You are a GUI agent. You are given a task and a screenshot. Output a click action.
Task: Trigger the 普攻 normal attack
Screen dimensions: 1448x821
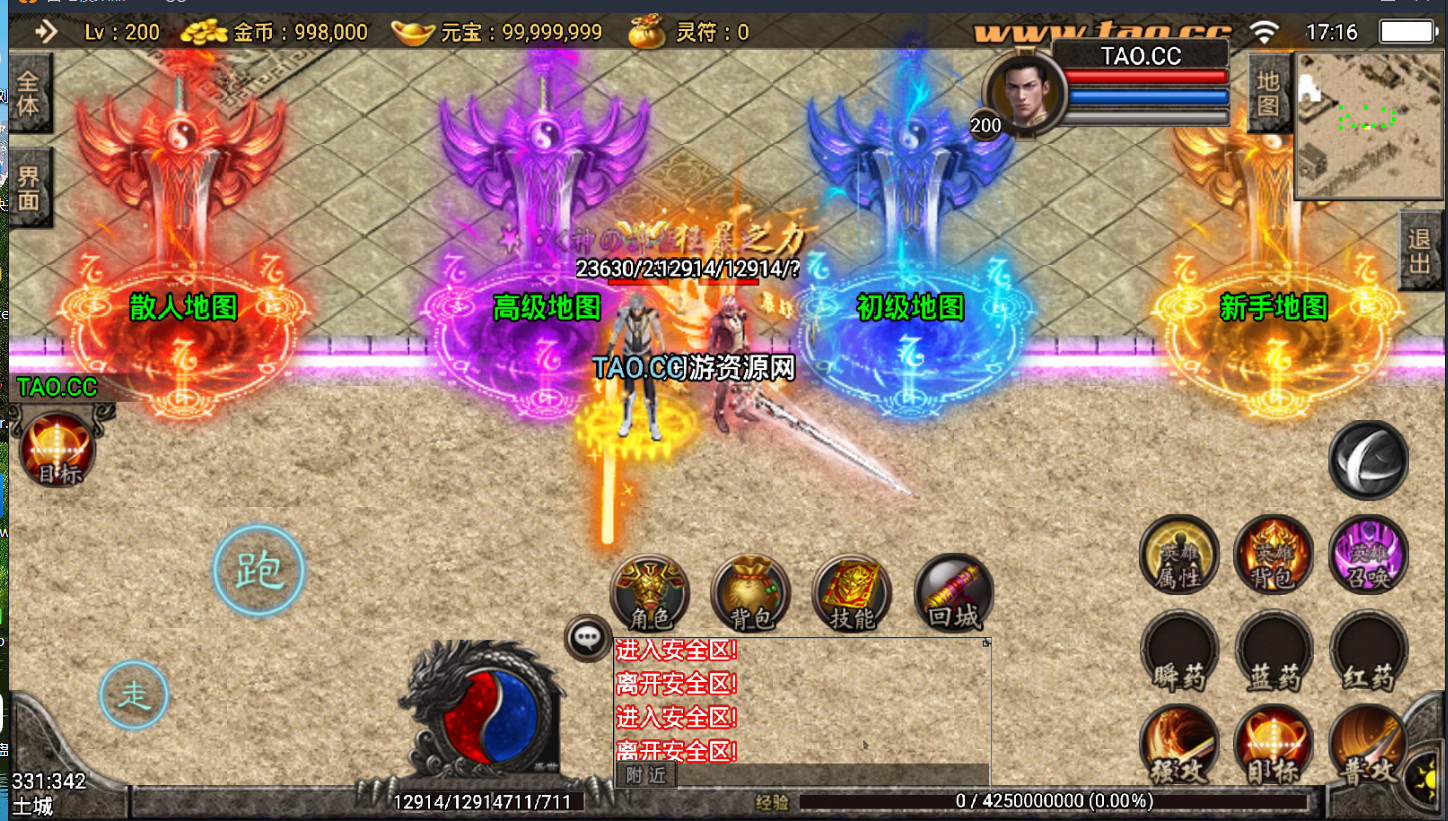pos(1367,746)
